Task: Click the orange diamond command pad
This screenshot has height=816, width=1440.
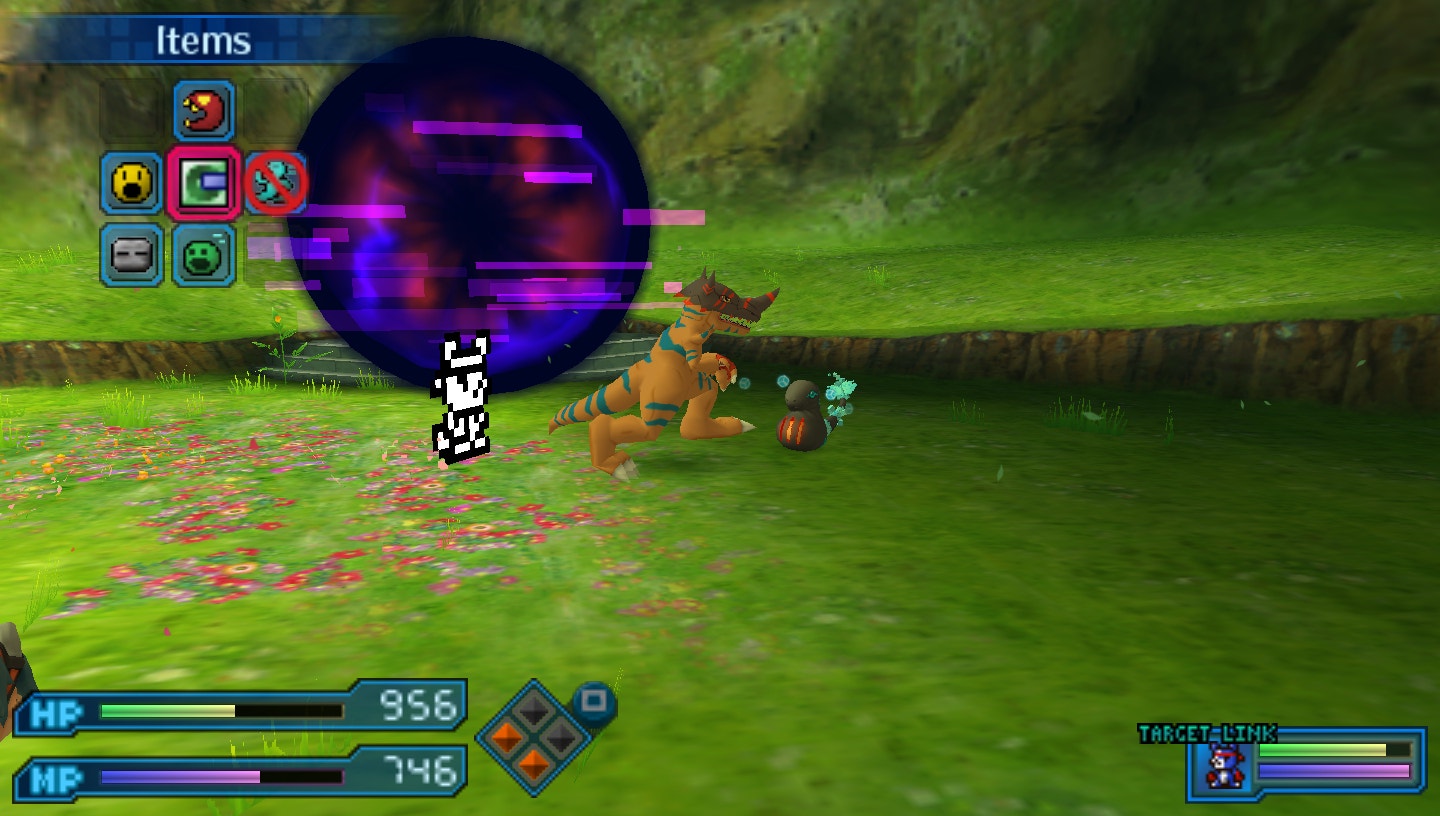Action: coord(534,738)
